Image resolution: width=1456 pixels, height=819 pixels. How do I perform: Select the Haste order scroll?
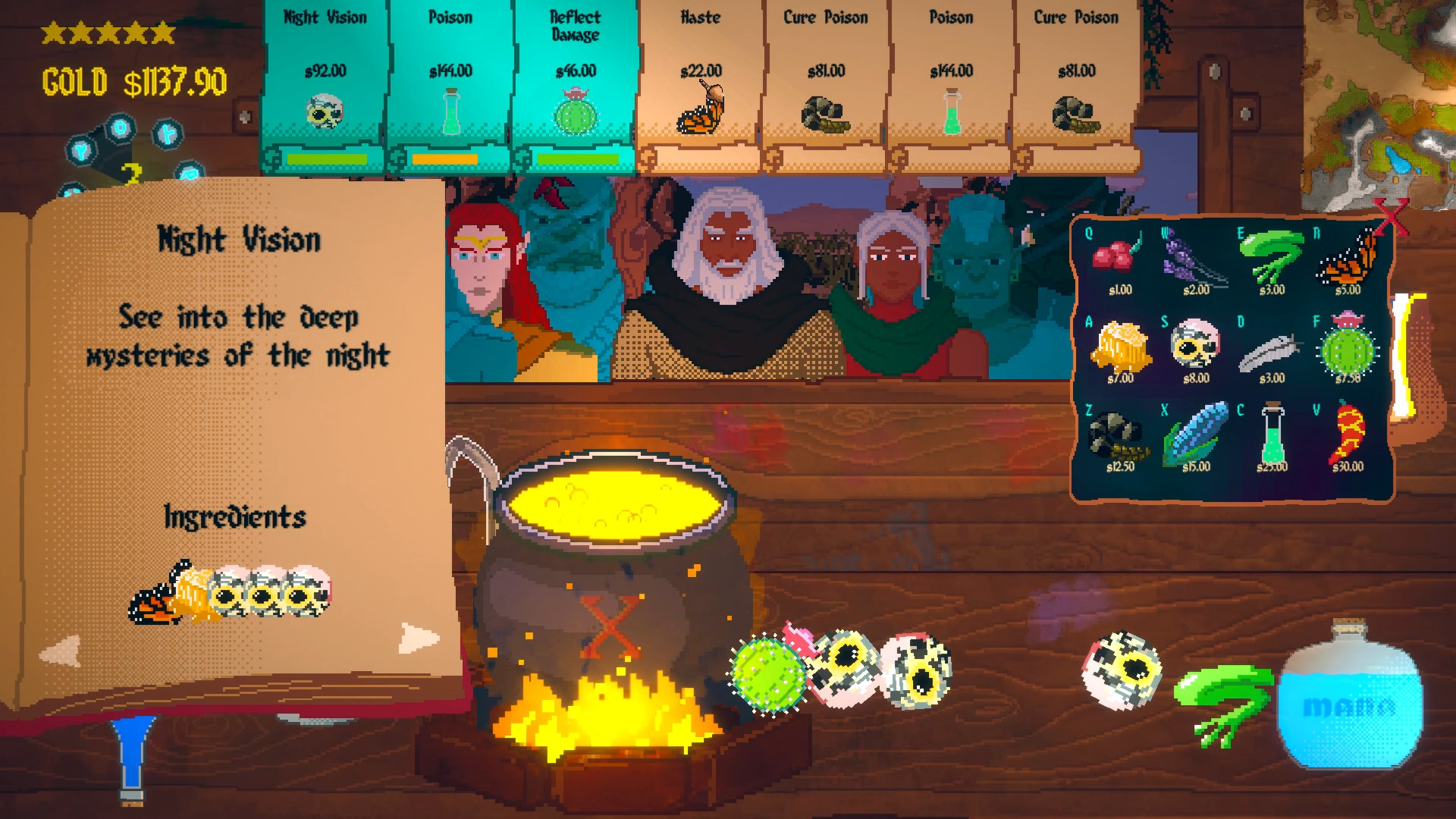tap(699, 76)
